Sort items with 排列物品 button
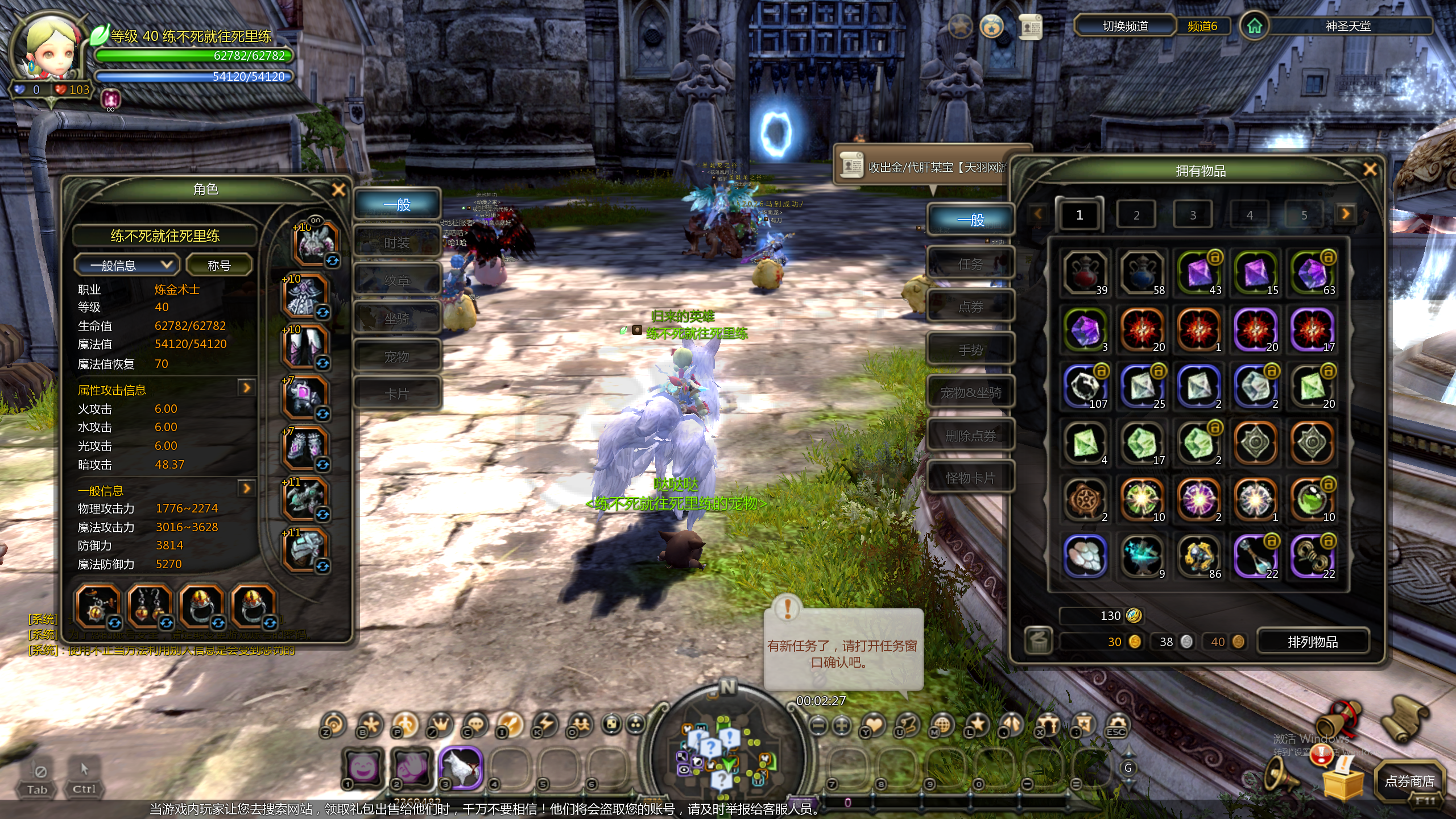This screenshot has width=1456, height=819. click(x=1313, y=642)
